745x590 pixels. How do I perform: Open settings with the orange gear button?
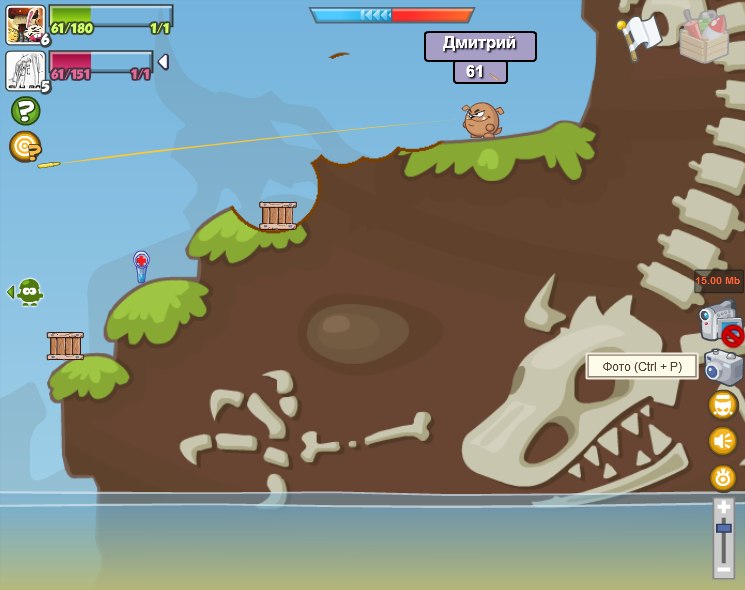723,477
